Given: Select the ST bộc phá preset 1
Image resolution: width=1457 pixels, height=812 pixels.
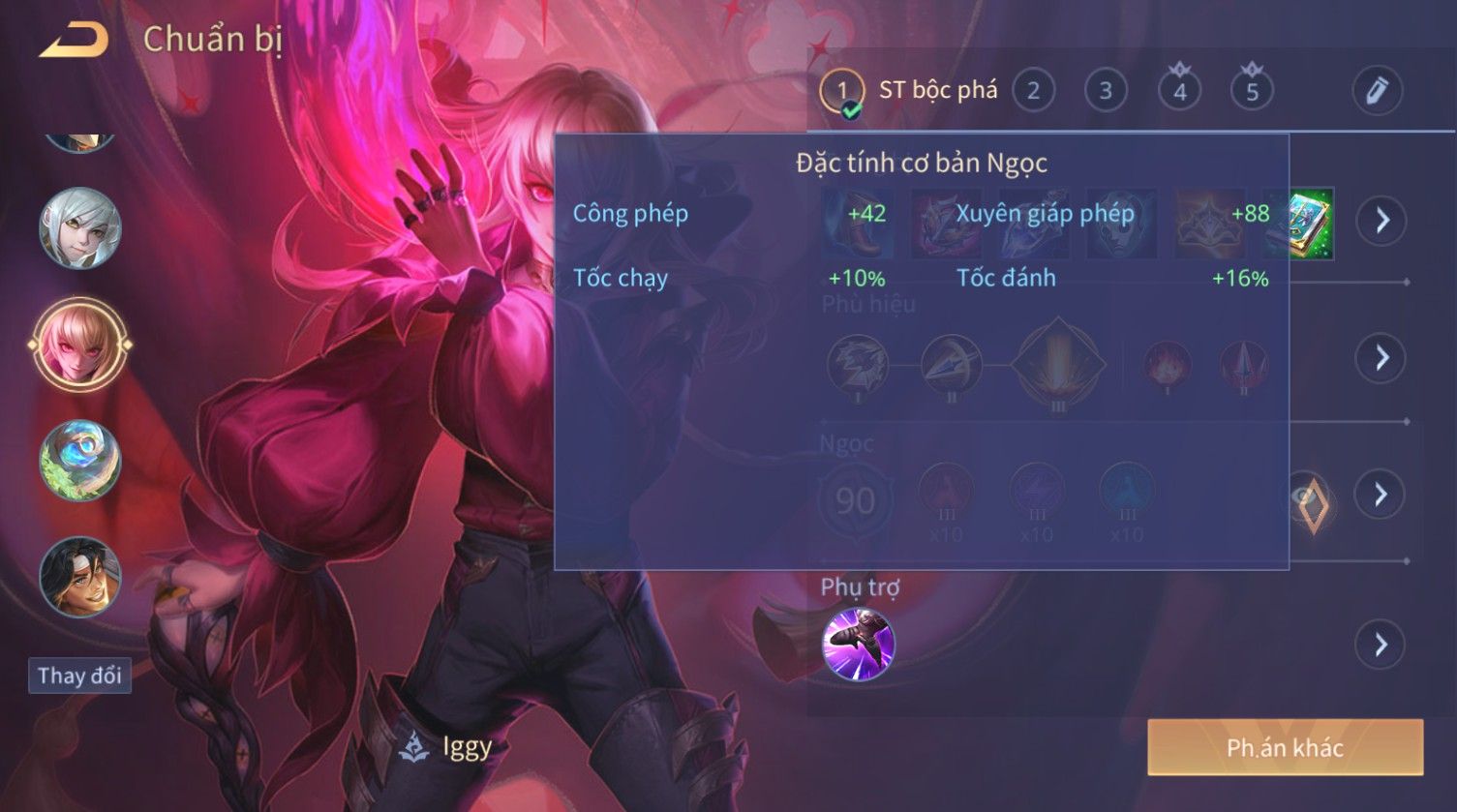Looking at the screenshot, I should click(842, 91).
